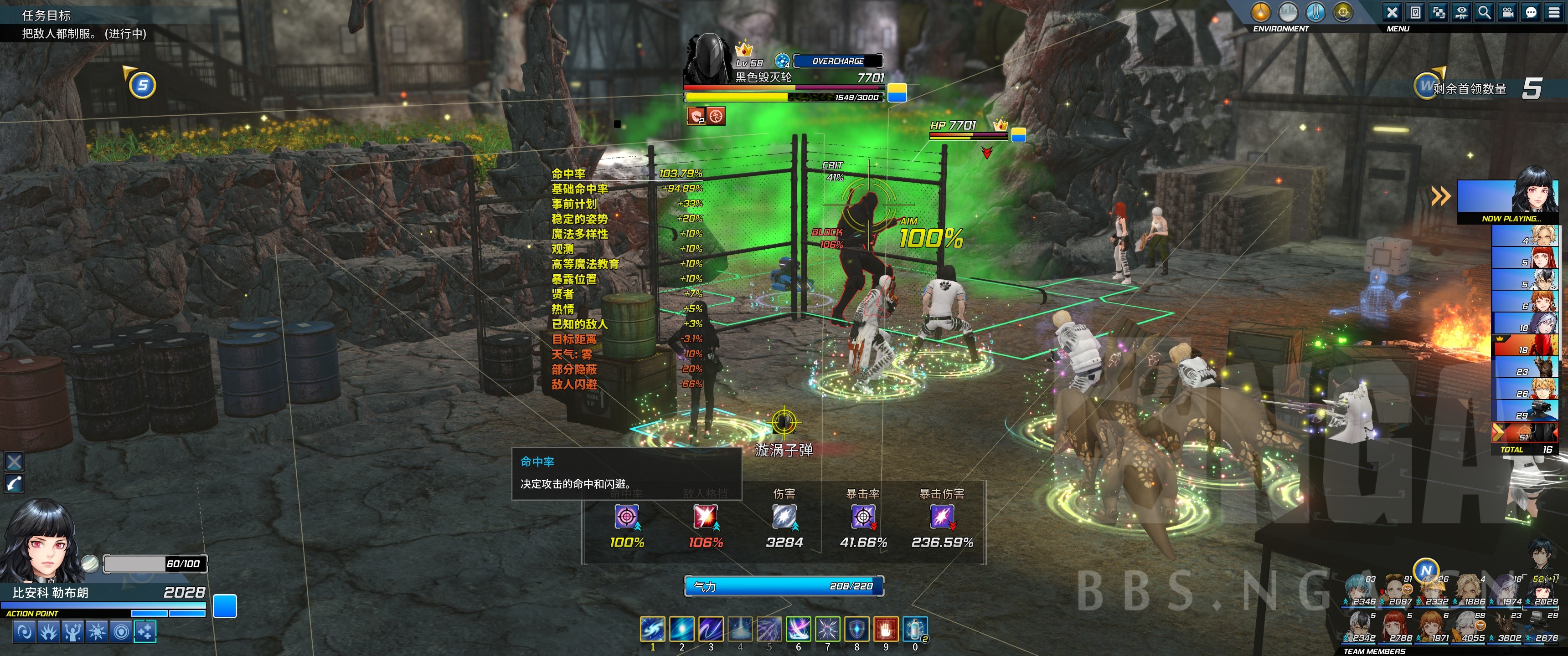Select the highlighted plus-signs passive icon

coord(145,632)
